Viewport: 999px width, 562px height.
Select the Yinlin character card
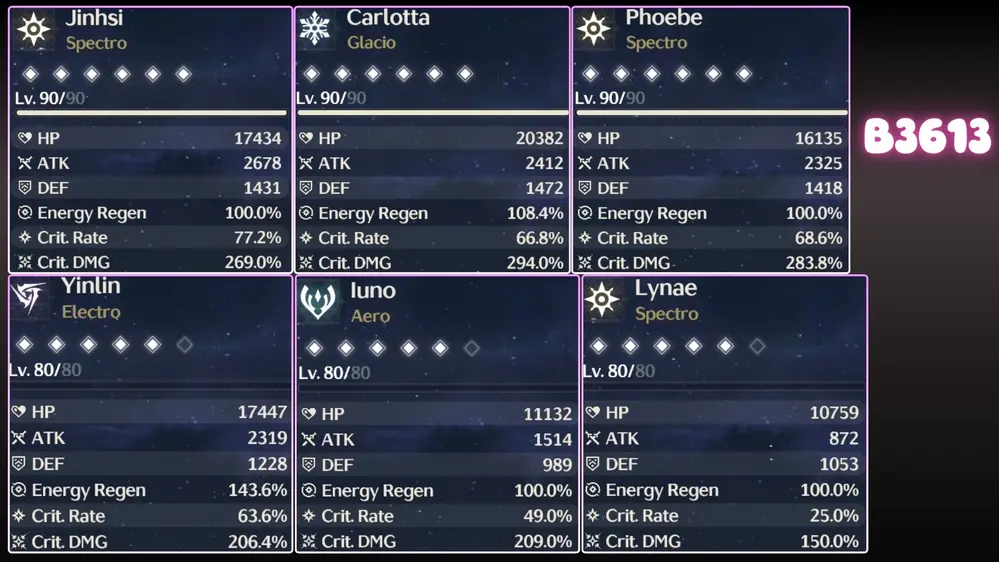tap(150, 414)
